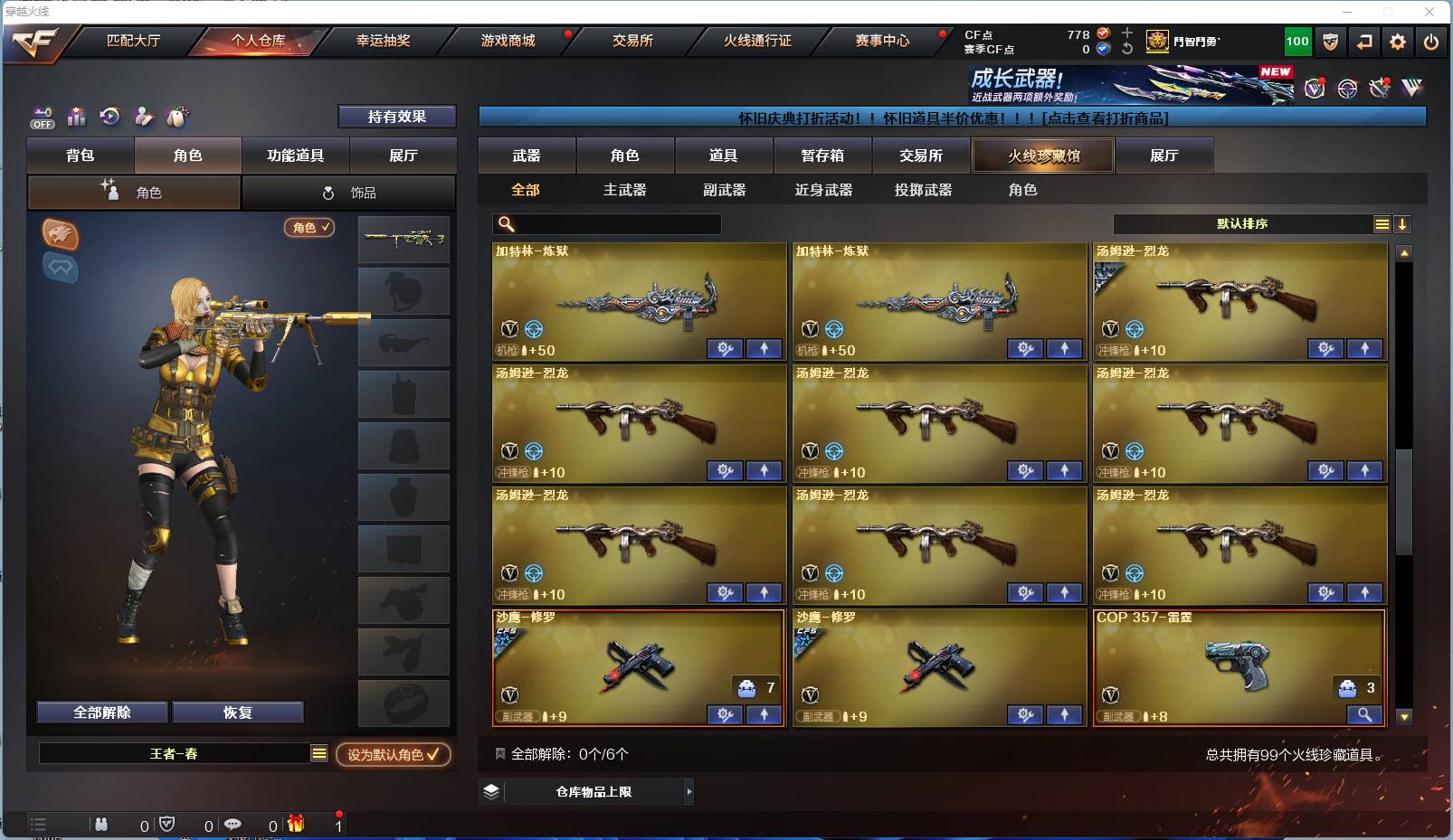Open game settings via the gear icon
This screenshot has width=1453, height=840.
pyautogui.click(x=1398, y=42)
